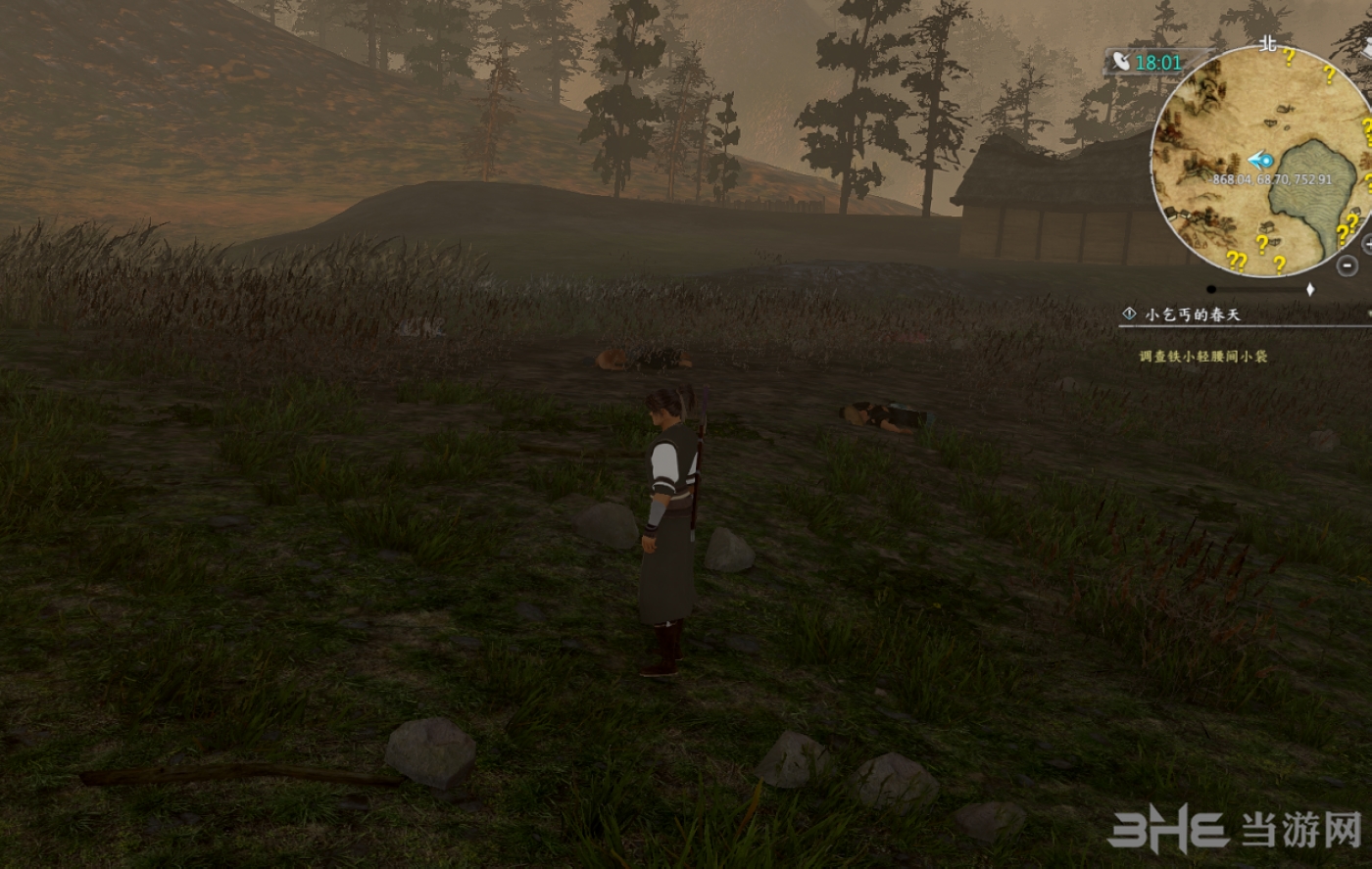Click the satellite dish icon beside the clock

(x=1120, y=62)
